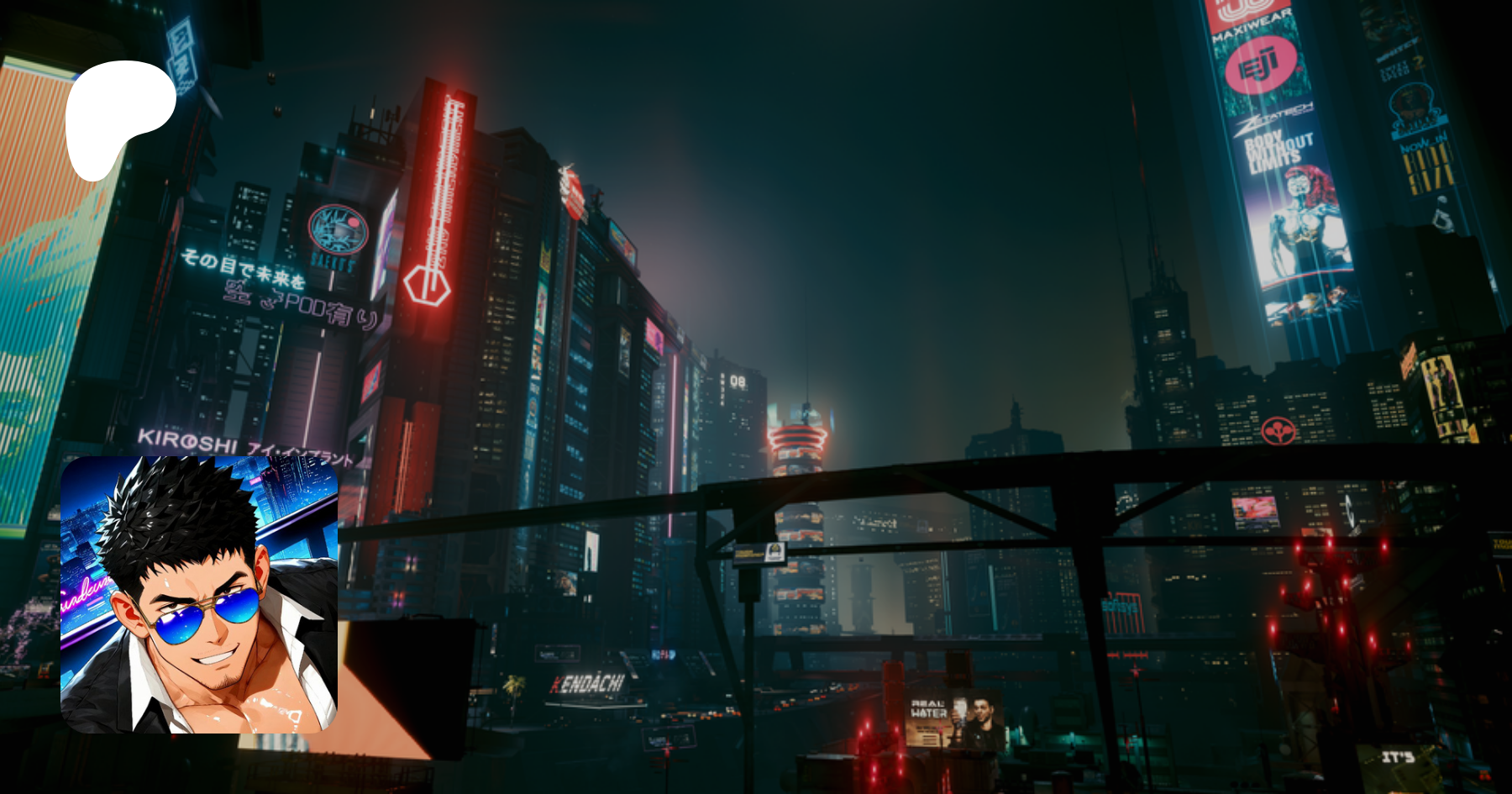Image resolution: width=1512 pixels, height=794 pixels.
Task: Open the creator avatar with blue sunglasses
Action: pos(199,594)
